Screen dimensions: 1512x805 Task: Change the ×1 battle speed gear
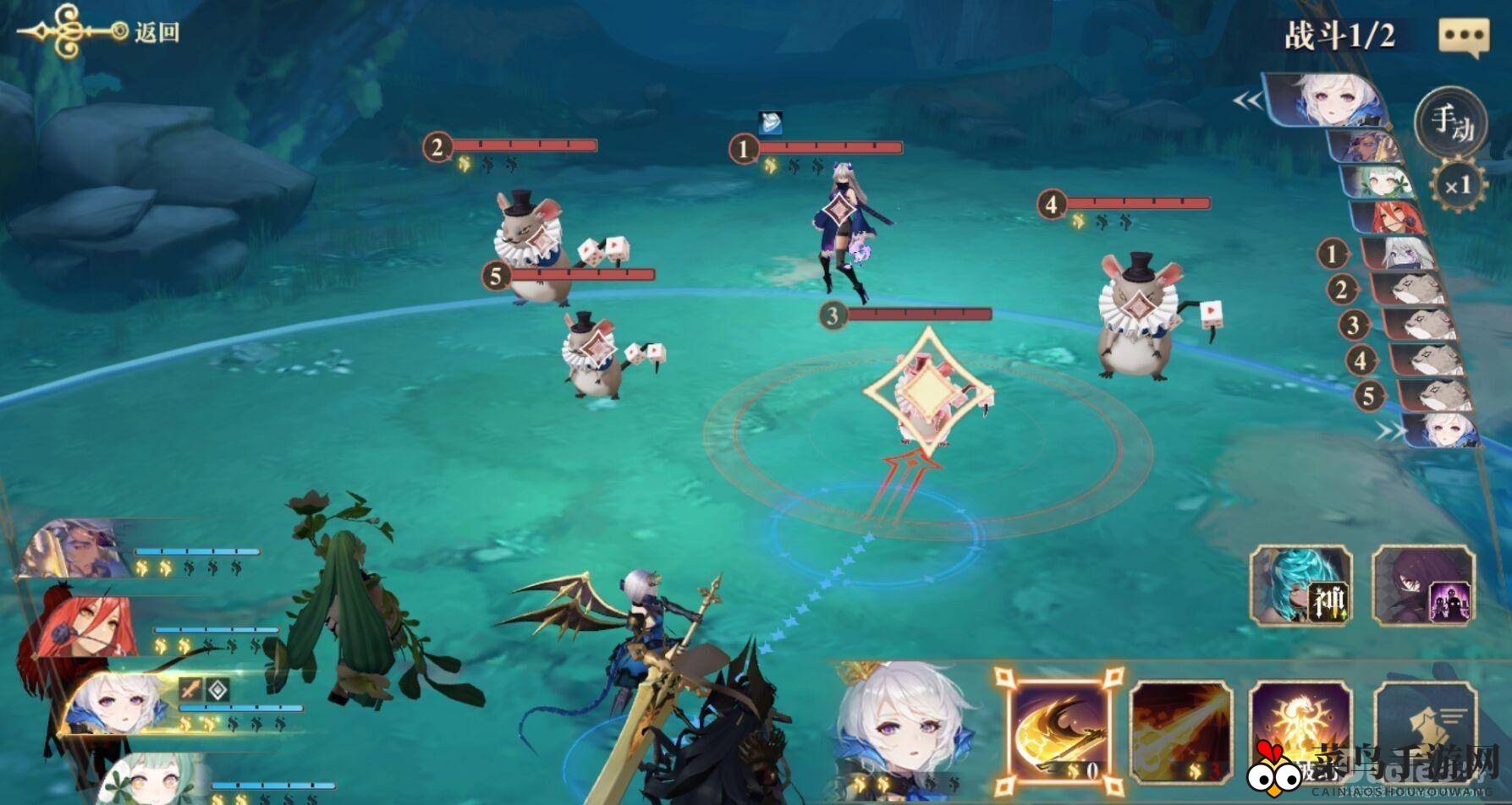click(1457, 186)
